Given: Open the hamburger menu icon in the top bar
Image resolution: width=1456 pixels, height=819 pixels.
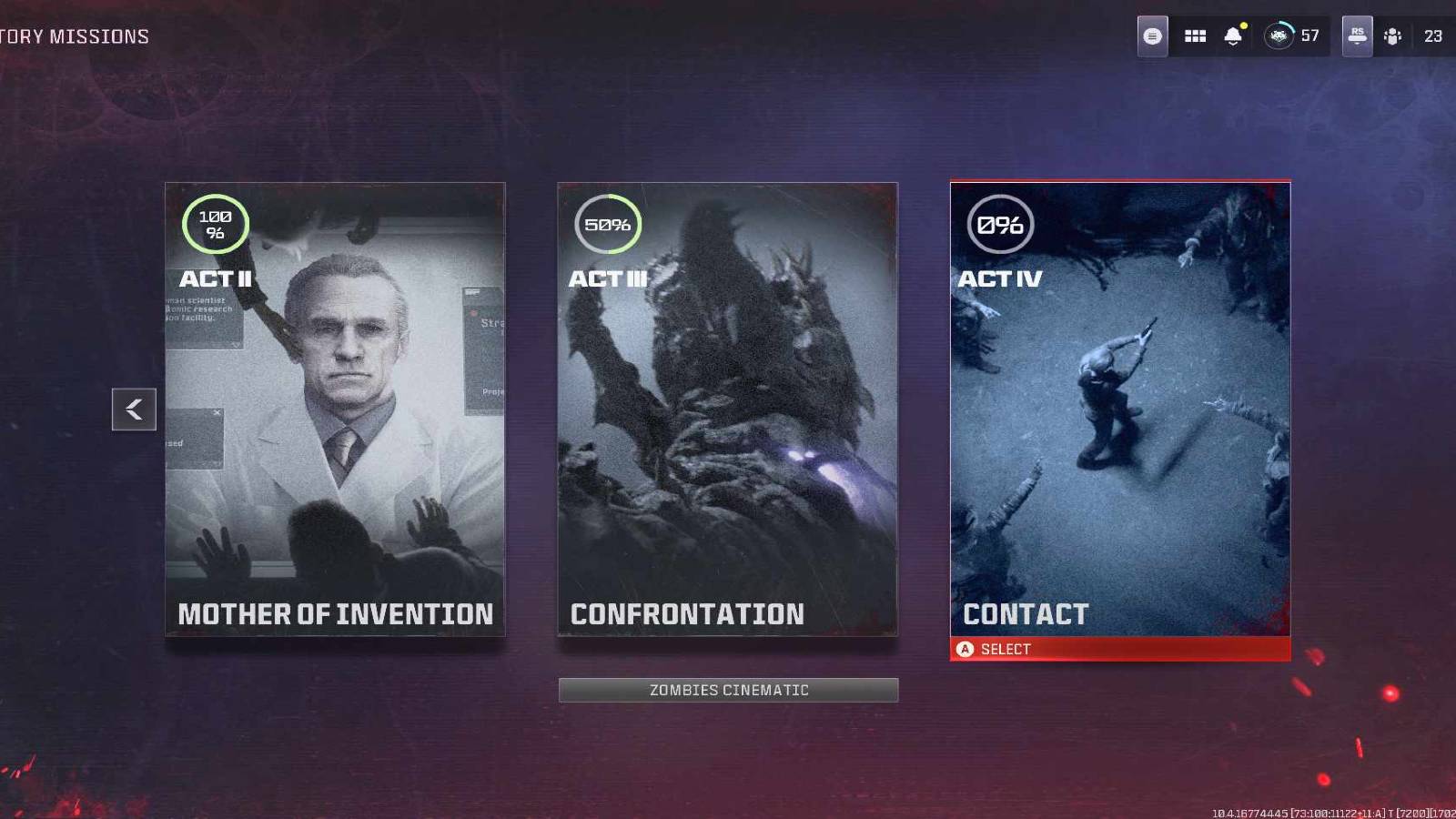Looking at the screenshot, I should click(x=1152, y=35).
